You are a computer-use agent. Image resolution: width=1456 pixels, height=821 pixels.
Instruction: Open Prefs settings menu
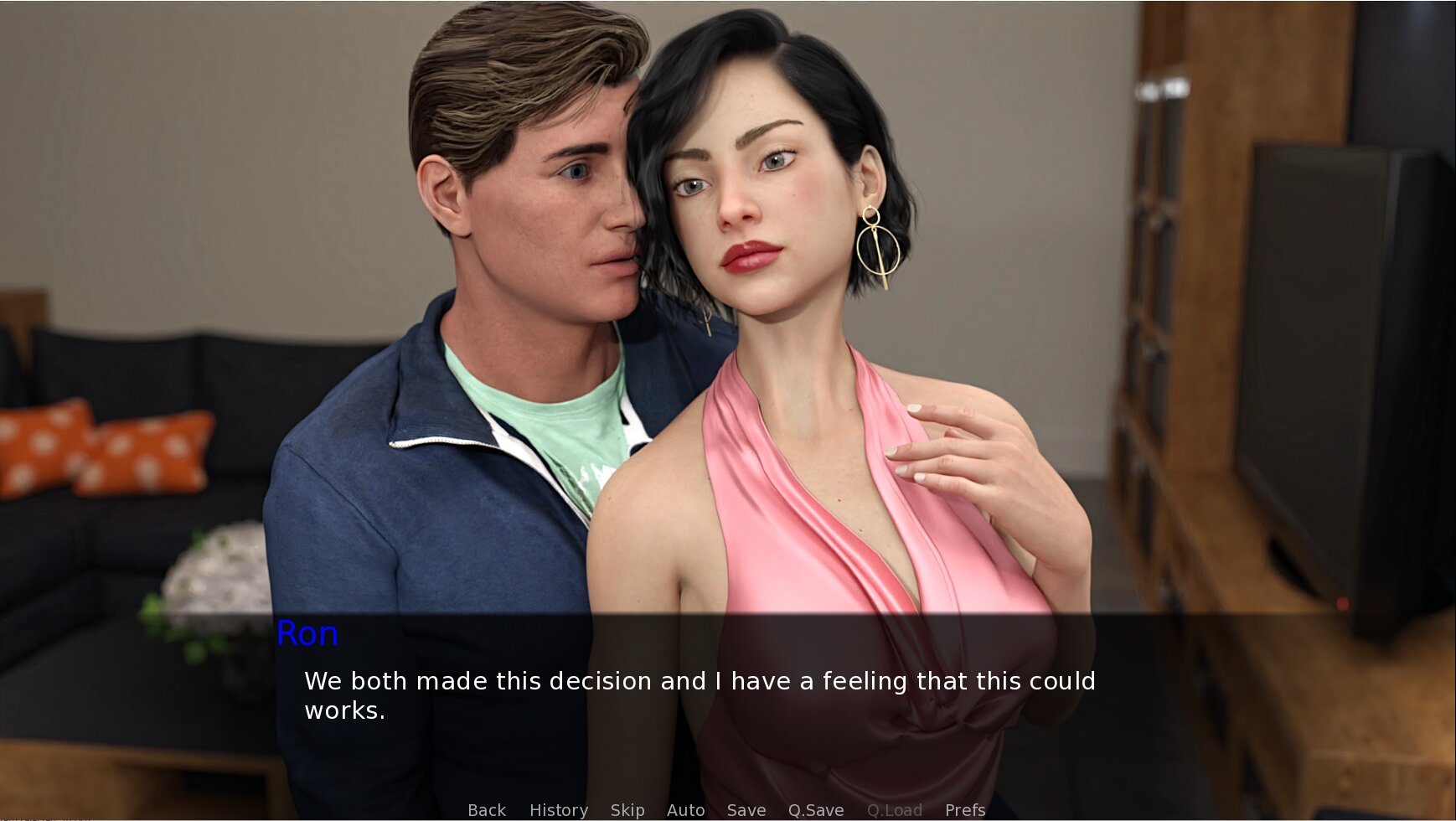964,810
